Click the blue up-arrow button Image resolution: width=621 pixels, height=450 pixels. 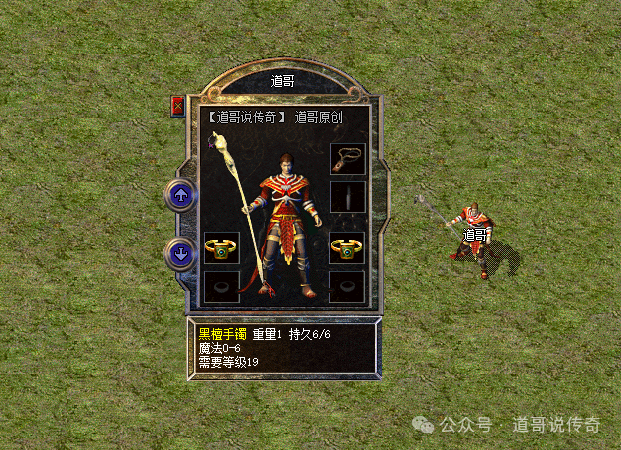181,196
